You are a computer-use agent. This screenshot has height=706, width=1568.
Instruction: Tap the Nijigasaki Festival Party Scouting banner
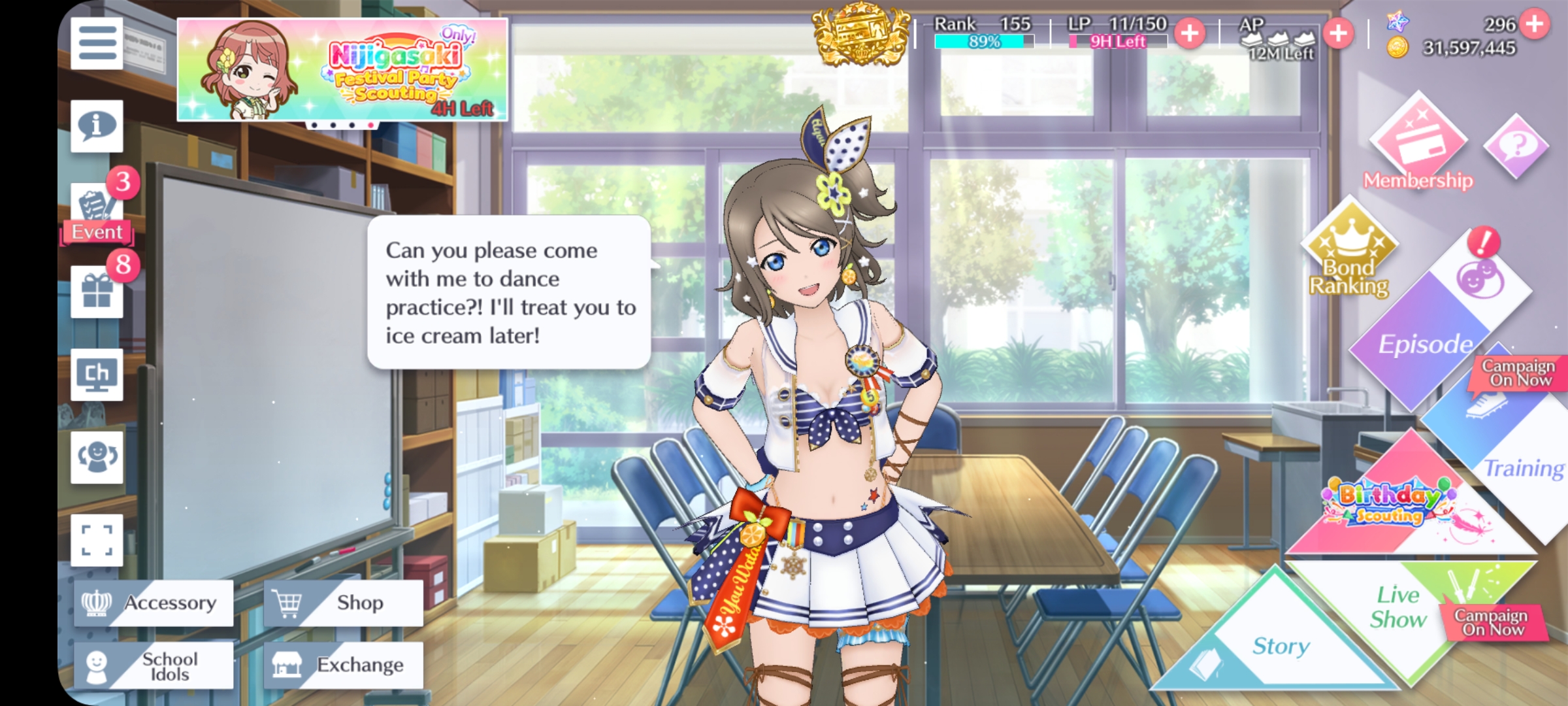(x=342, y=69)
